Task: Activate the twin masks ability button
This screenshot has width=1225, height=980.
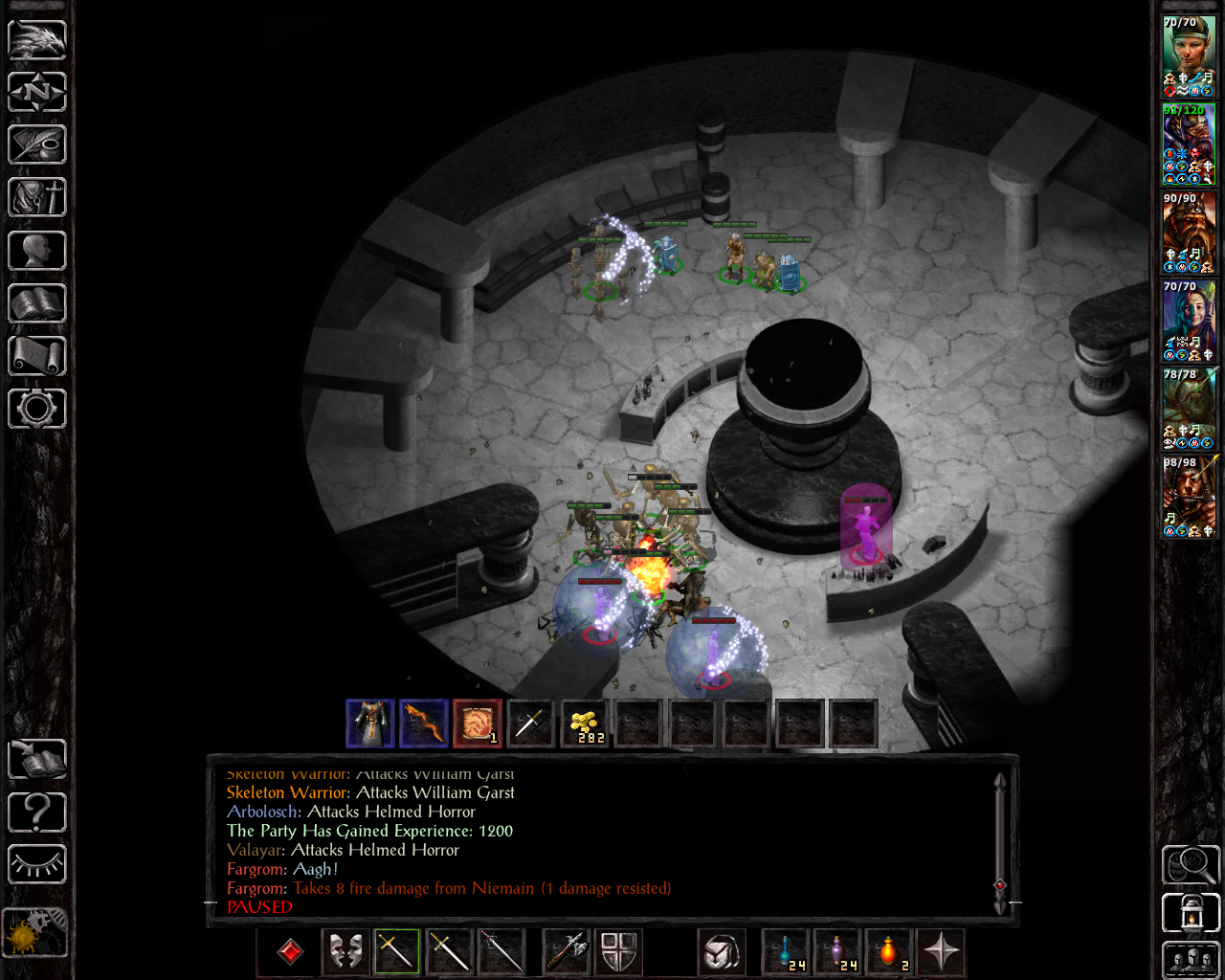Action: (x=345, y=952)
